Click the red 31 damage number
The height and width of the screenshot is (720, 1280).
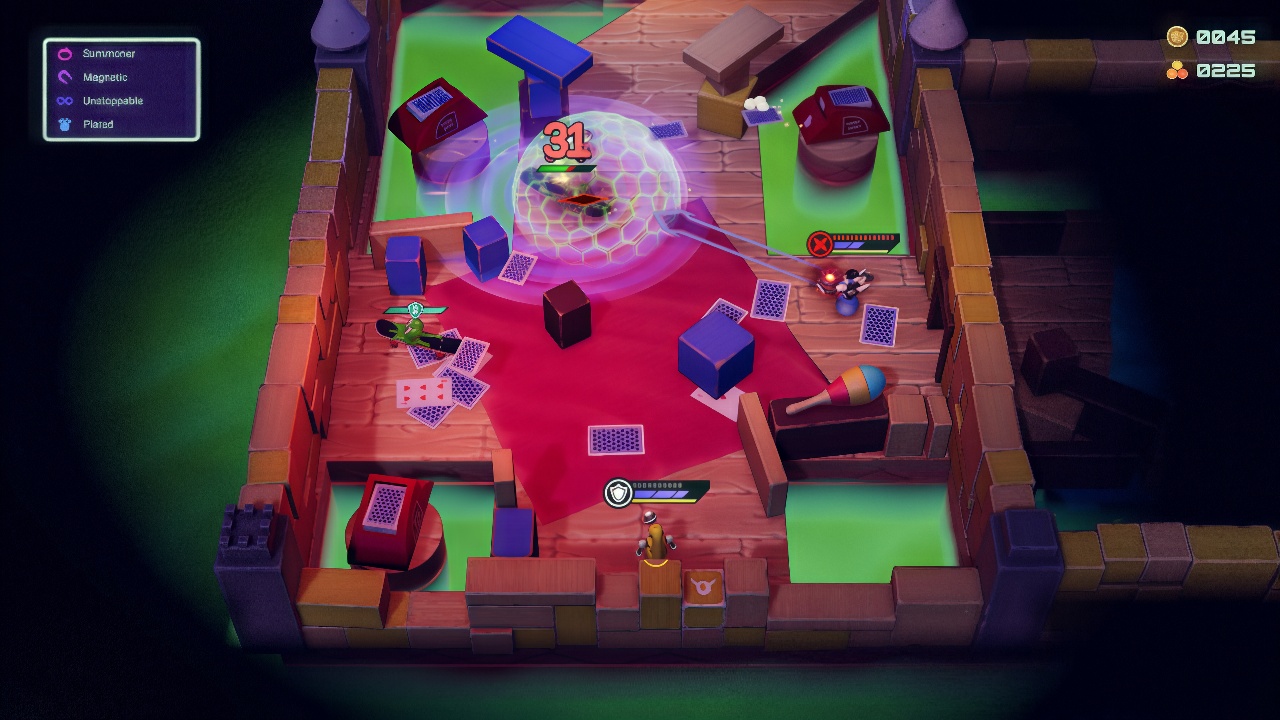tap(566, 140)
